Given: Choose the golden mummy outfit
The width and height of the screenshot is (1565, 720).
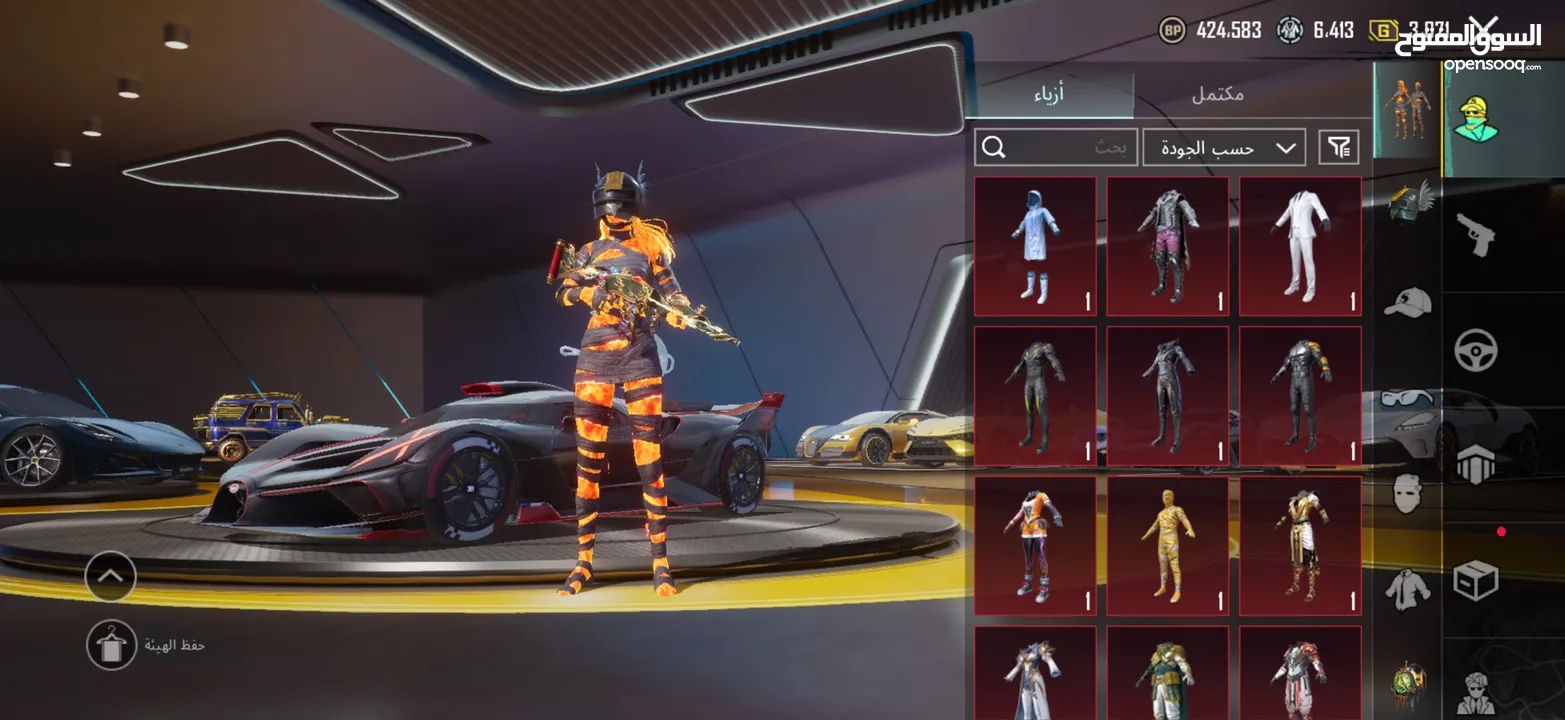Looking at the screenshot, I should (1167, 545).
